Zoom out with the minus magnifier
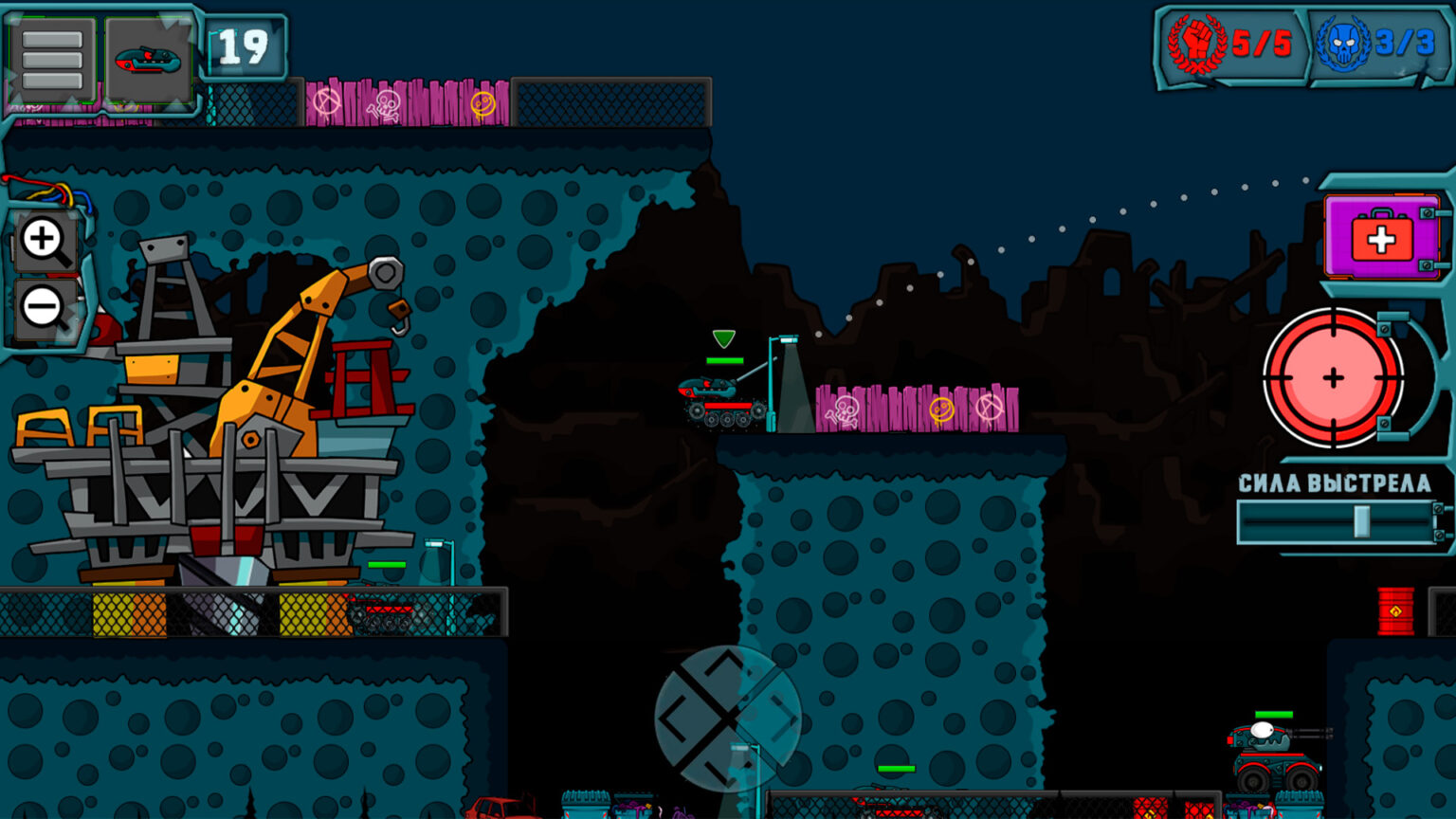This screenshot has height=819, width=1456. (45, 308)
